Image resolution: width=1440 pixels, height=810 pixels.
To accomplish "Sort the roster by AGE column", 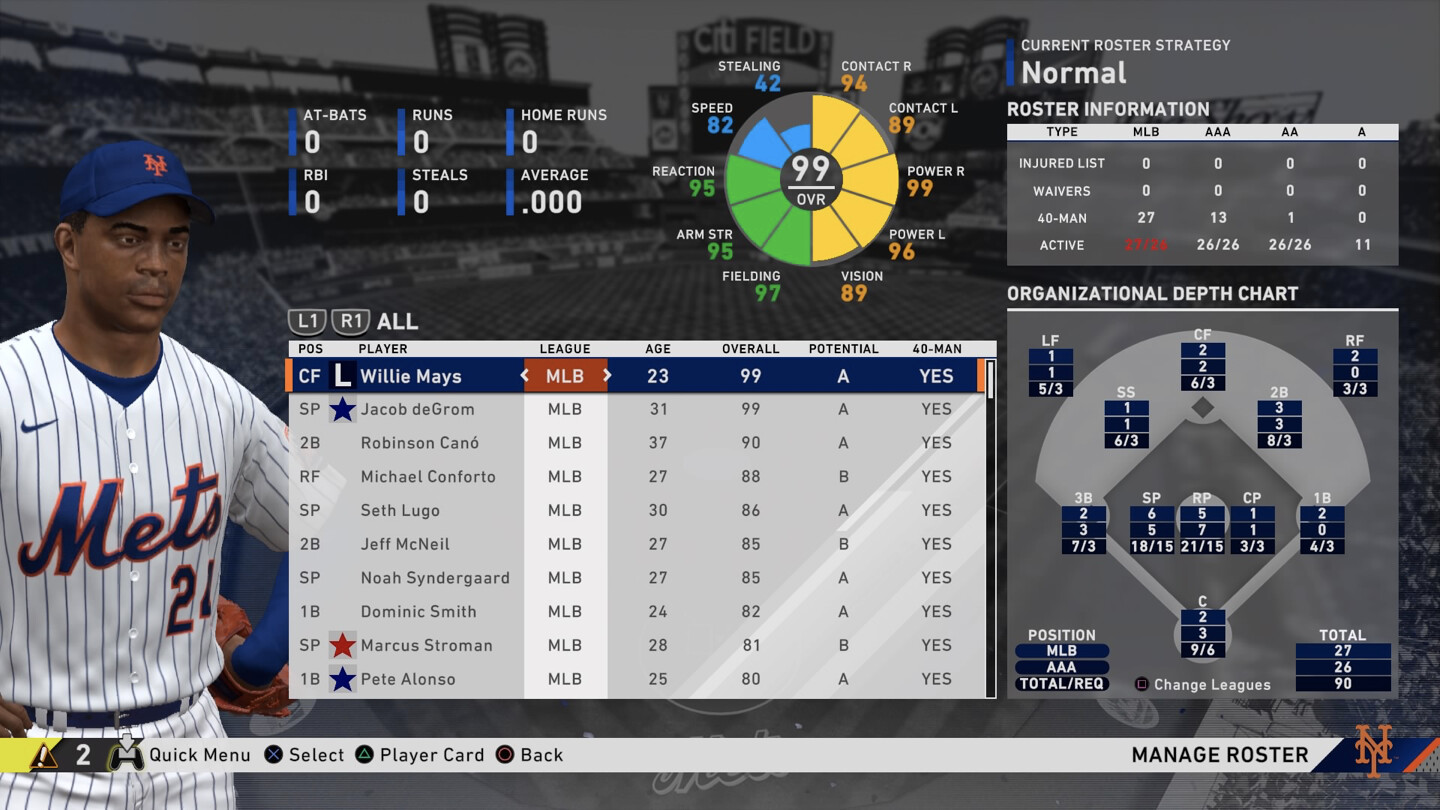I will tap(657, 349).
